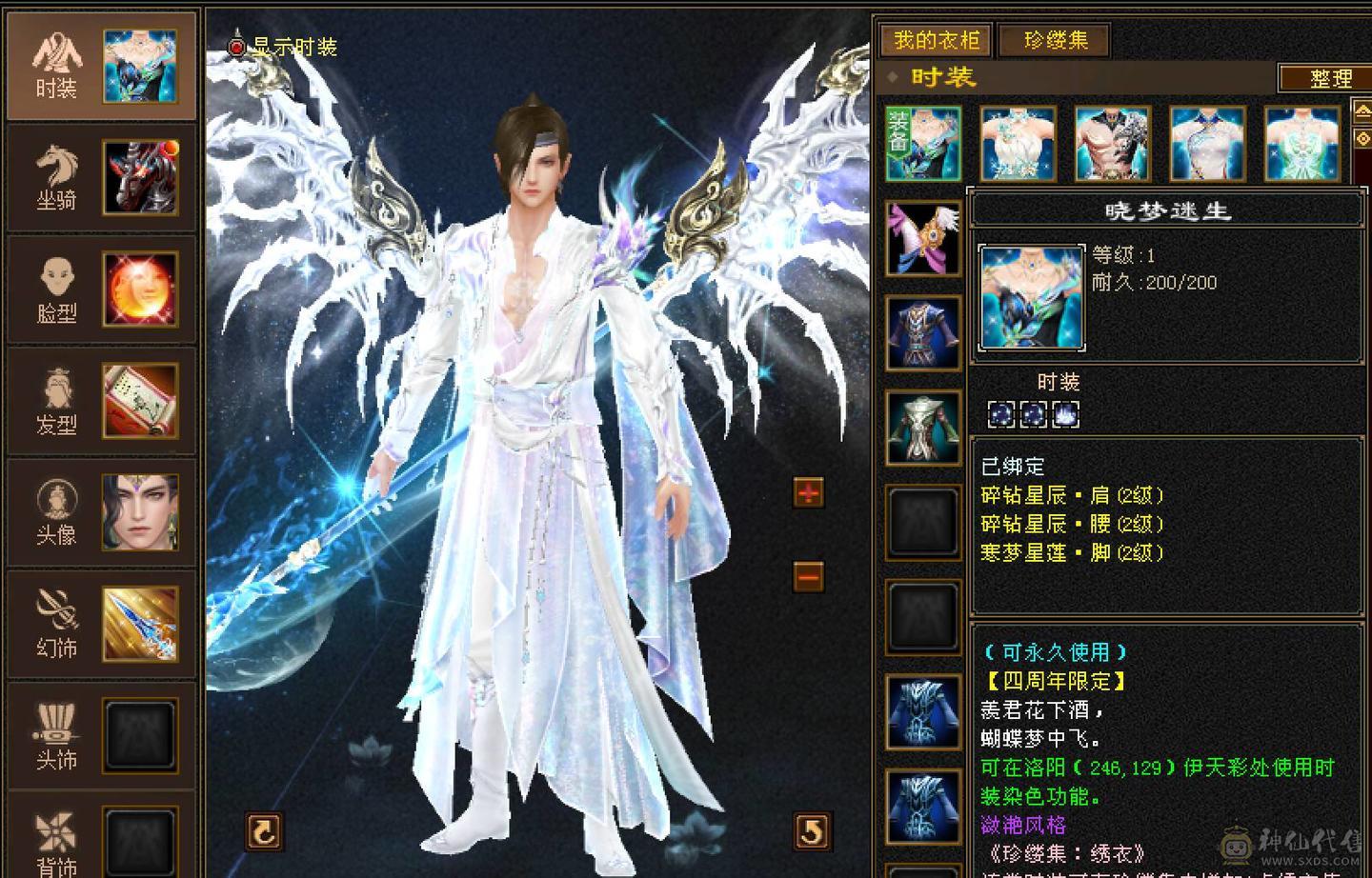
Task: Click the 整理 (Sort) button
Action: point(1328,79)
